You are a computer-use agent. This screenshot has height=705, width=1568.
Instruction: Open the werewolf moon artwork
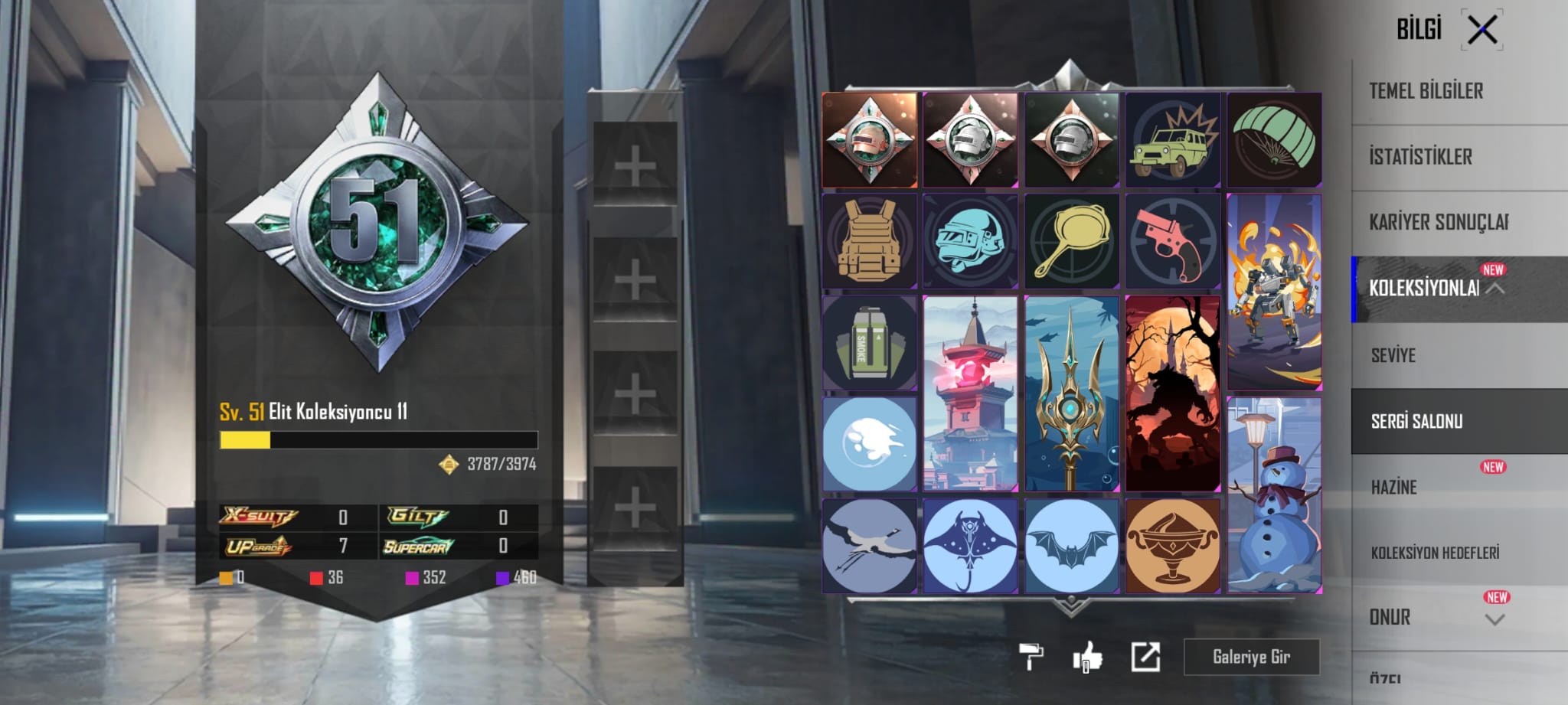[1172, 393]
